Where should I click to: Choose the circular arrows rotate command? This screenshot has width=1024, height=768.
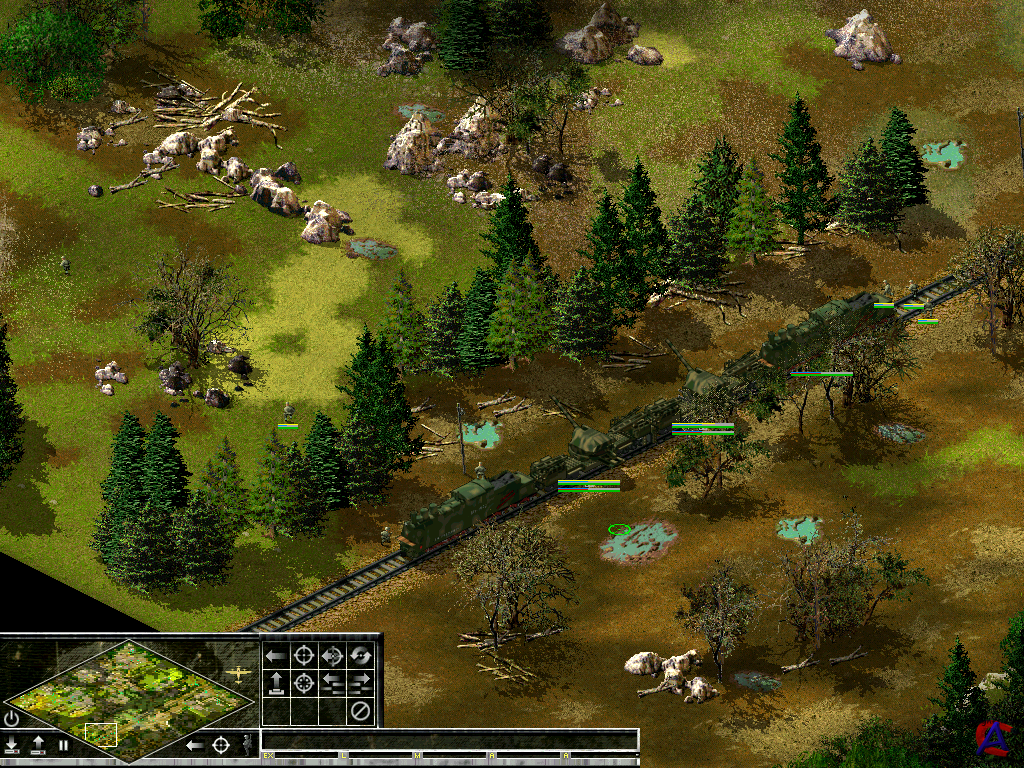(x=361, y=656)
